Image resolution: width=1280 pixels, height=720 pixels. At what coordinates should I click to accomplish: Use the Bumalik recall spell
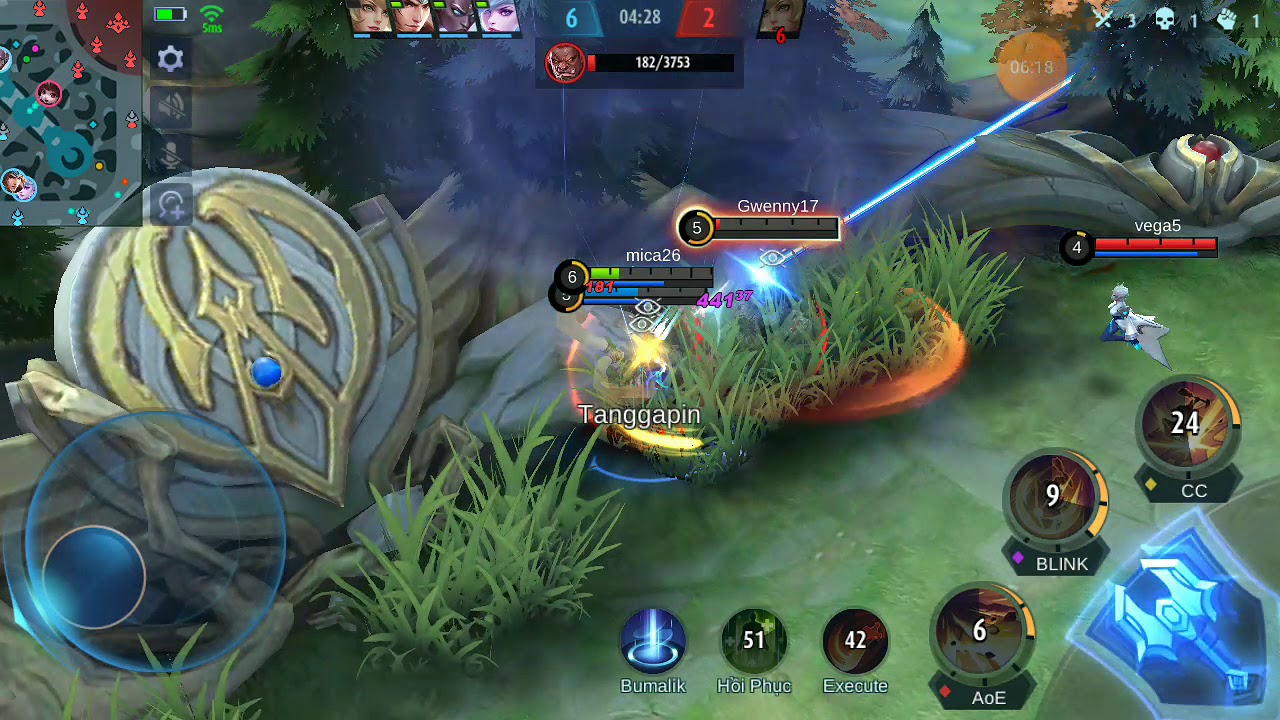pyautogui.click(x=653, y=642)
